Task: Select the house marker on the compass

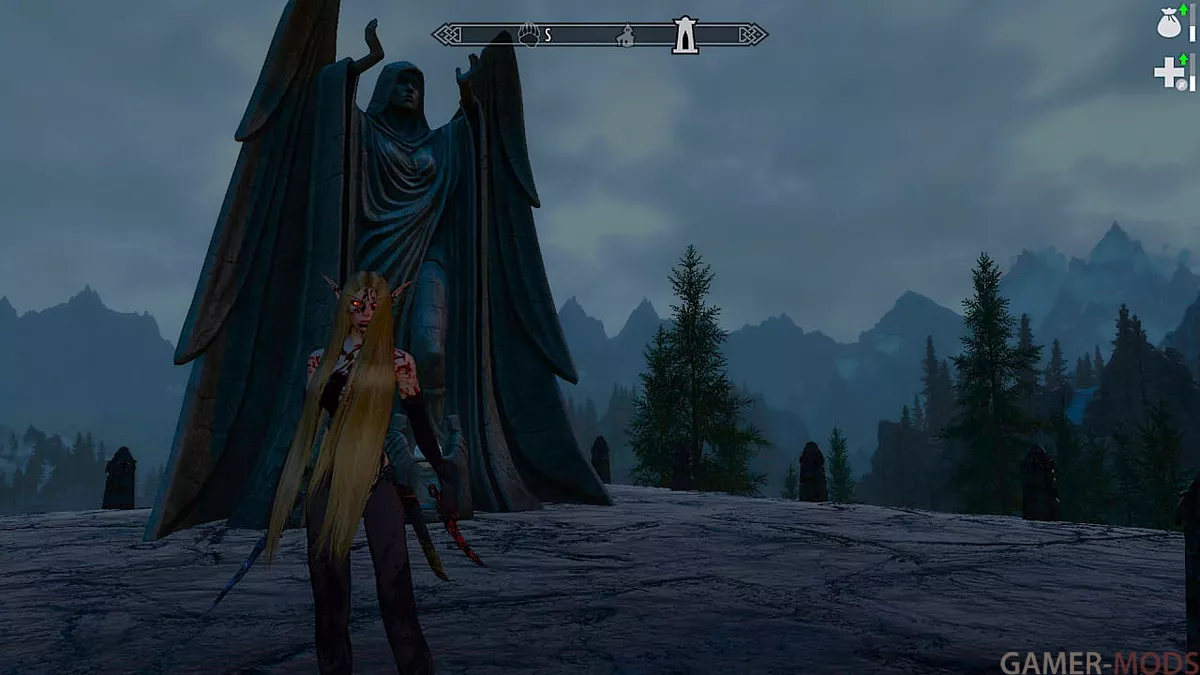Action: tap(626, 36)
